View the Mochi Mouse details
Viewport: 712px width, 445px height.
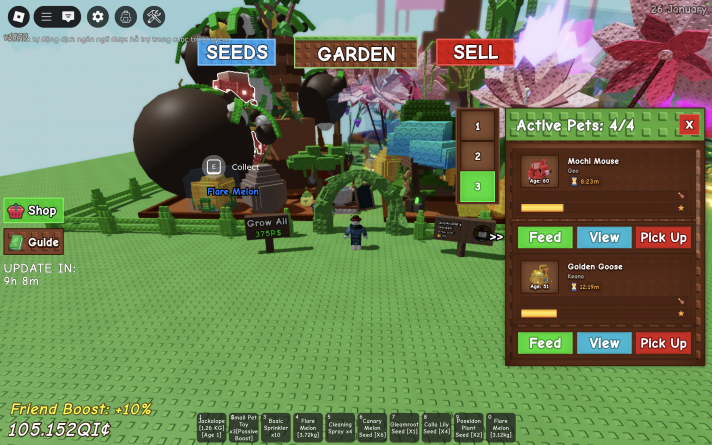tap(604, 237)
